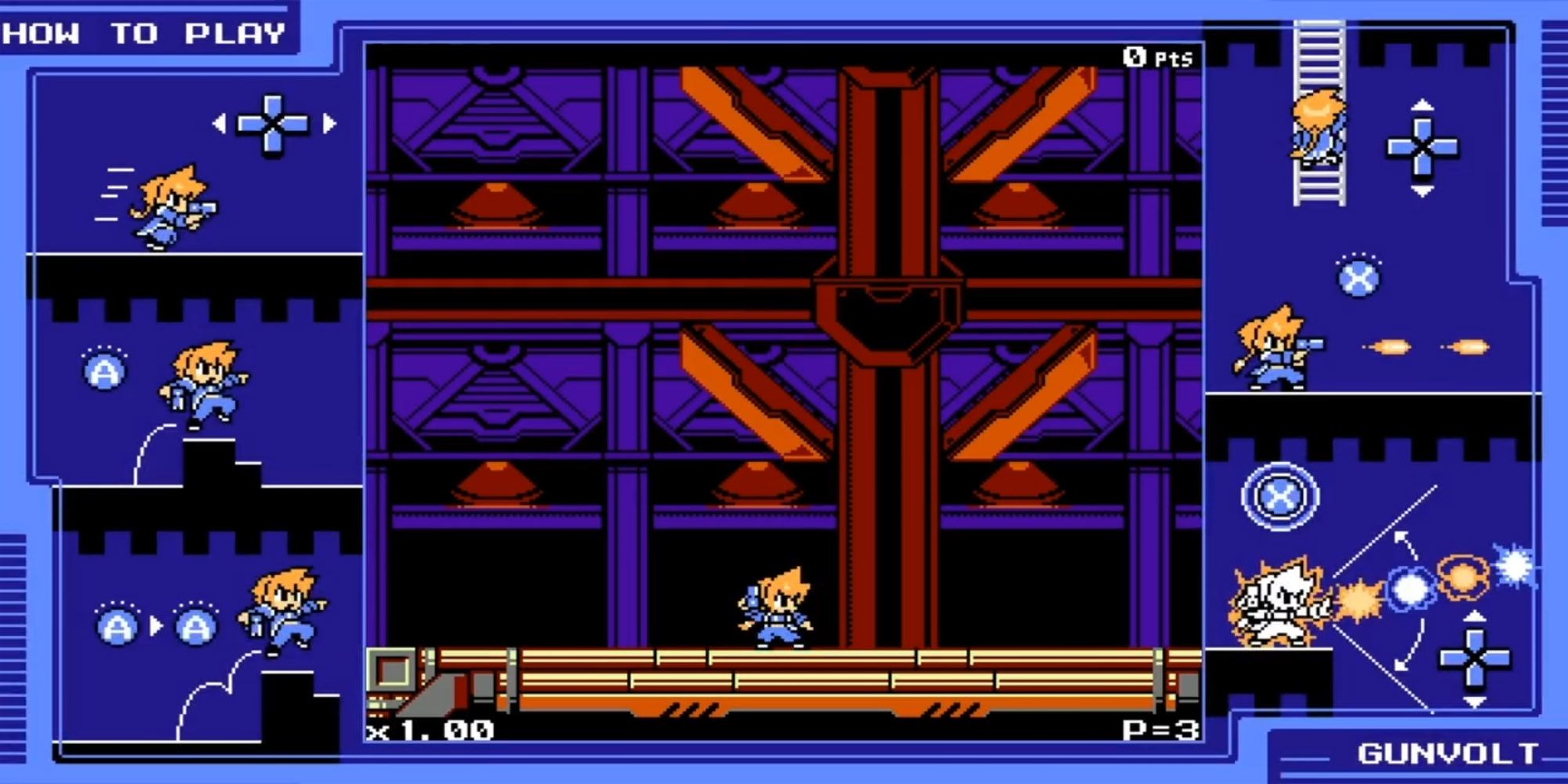This screenshot has width=1568, height=784.
Task: Click the 0 Pts score display
Action: point(1158,55)
